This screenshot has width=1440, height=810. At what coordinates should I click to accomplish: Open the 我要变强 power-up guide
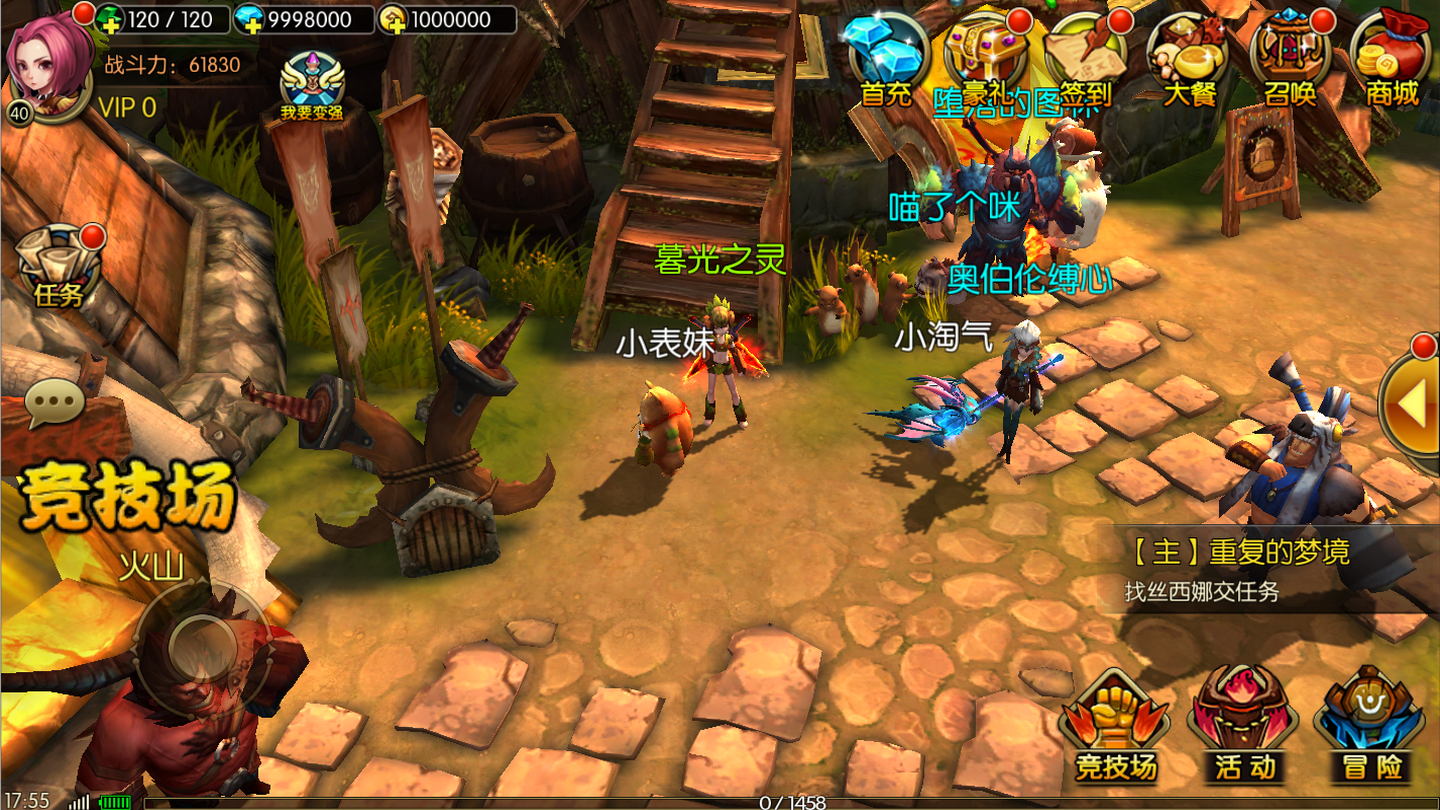[312, 86]
